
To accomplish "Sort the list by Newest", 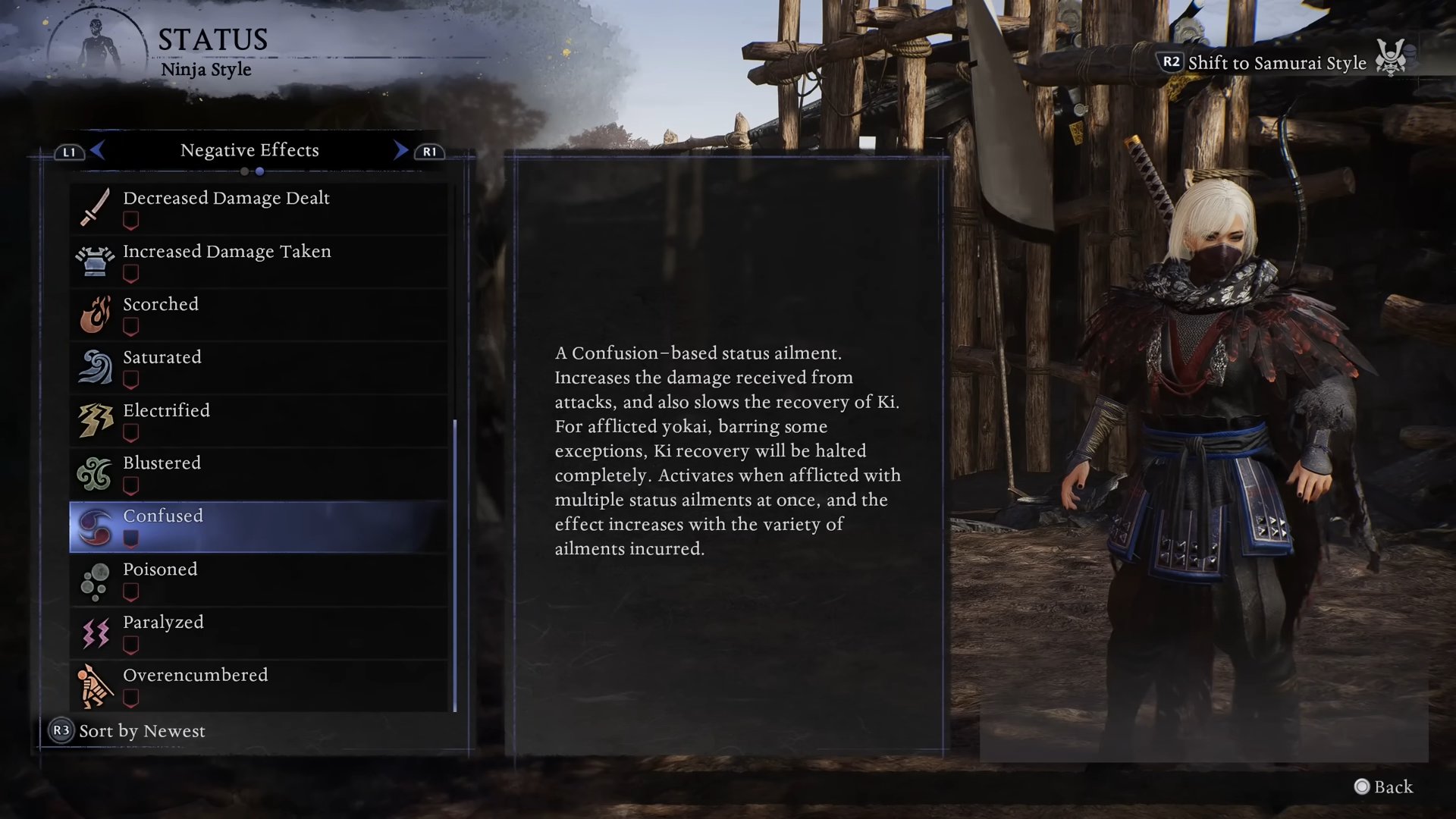I will (x=127, y=731).
